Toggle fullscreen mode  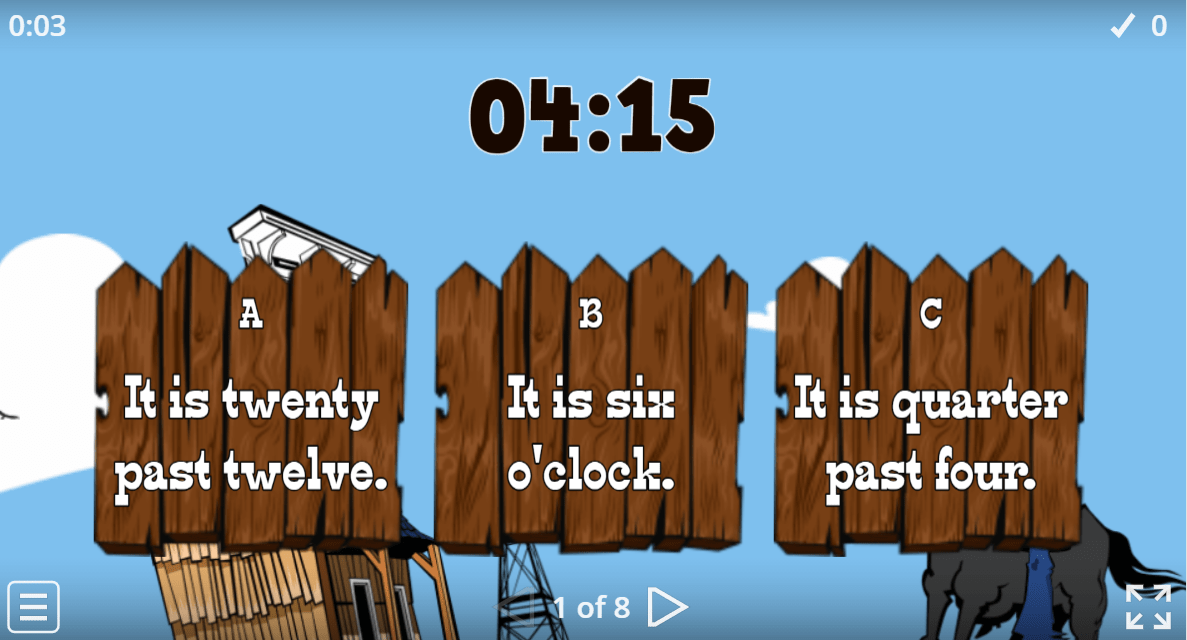(x=1148, y=606)
